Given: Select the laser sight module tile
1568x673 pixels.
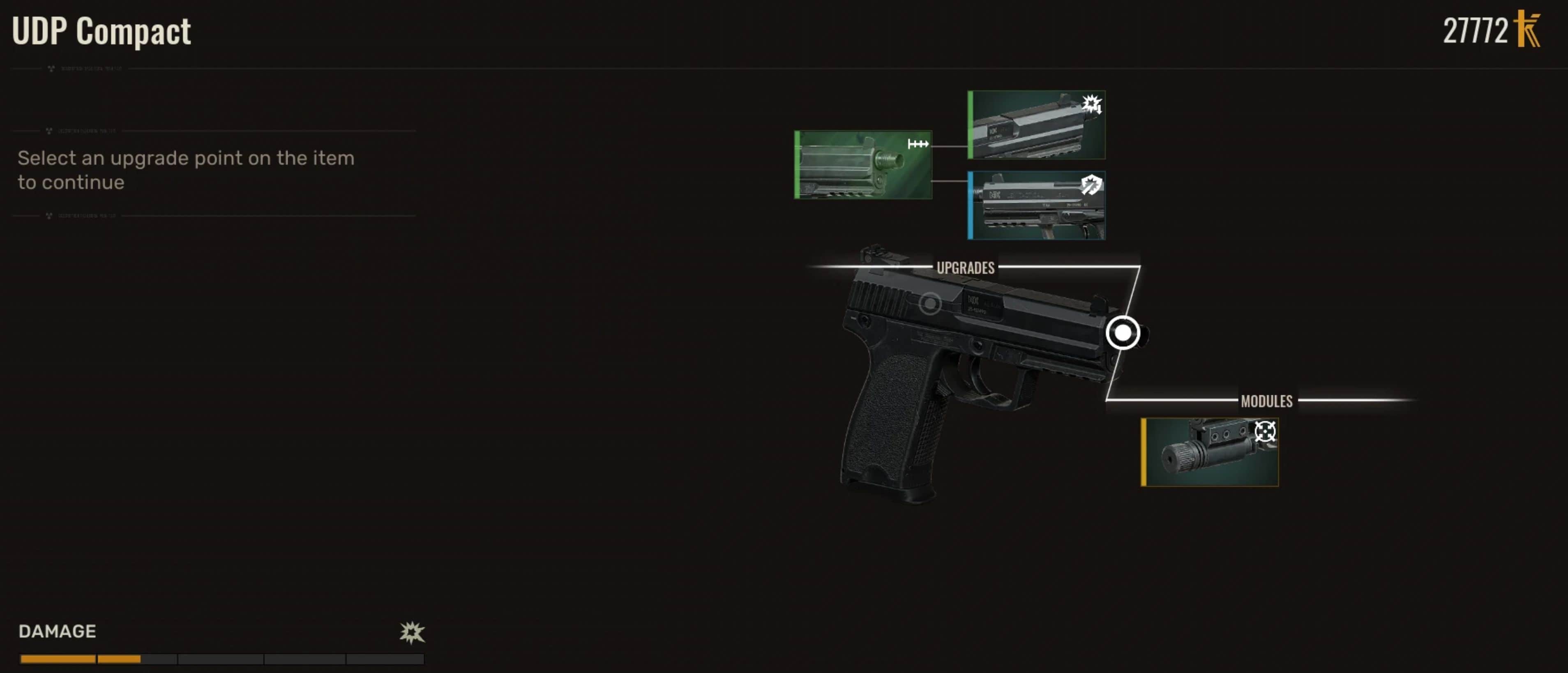Looking at the screenshot, I should tap(1209, 452).
